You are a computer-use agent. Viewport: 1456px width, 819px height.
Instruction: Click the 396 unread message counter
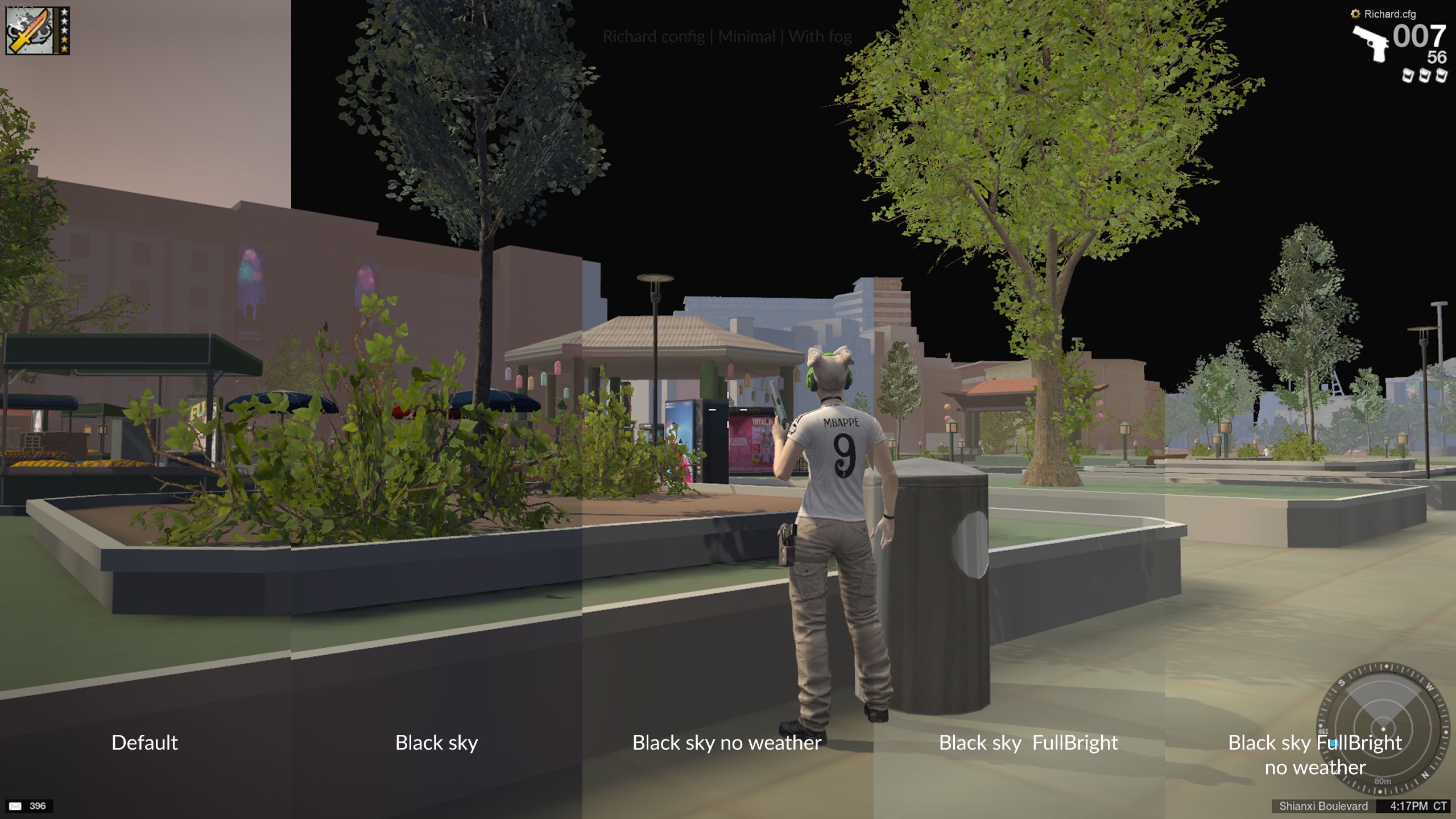click(x=39, y=805)
